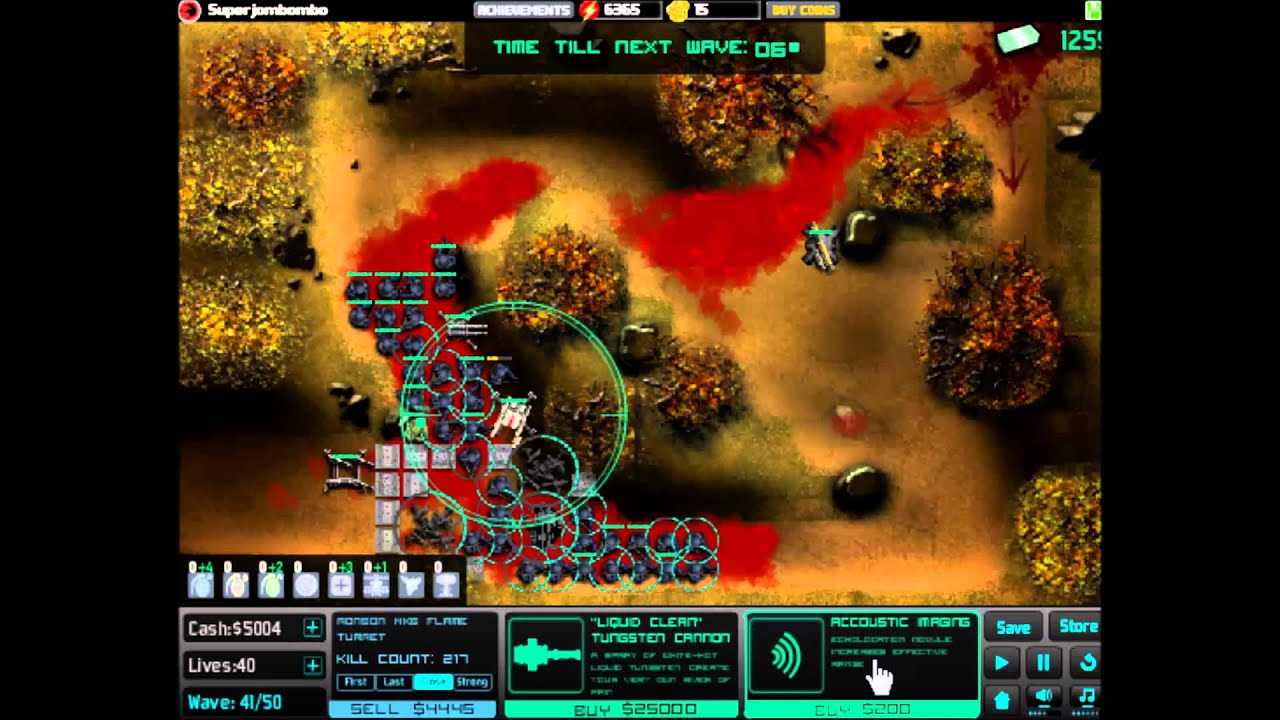Add more cash with the plus button
This screenshot has height=720, width=1280.
pyautogui.click(x=312, y=628)
